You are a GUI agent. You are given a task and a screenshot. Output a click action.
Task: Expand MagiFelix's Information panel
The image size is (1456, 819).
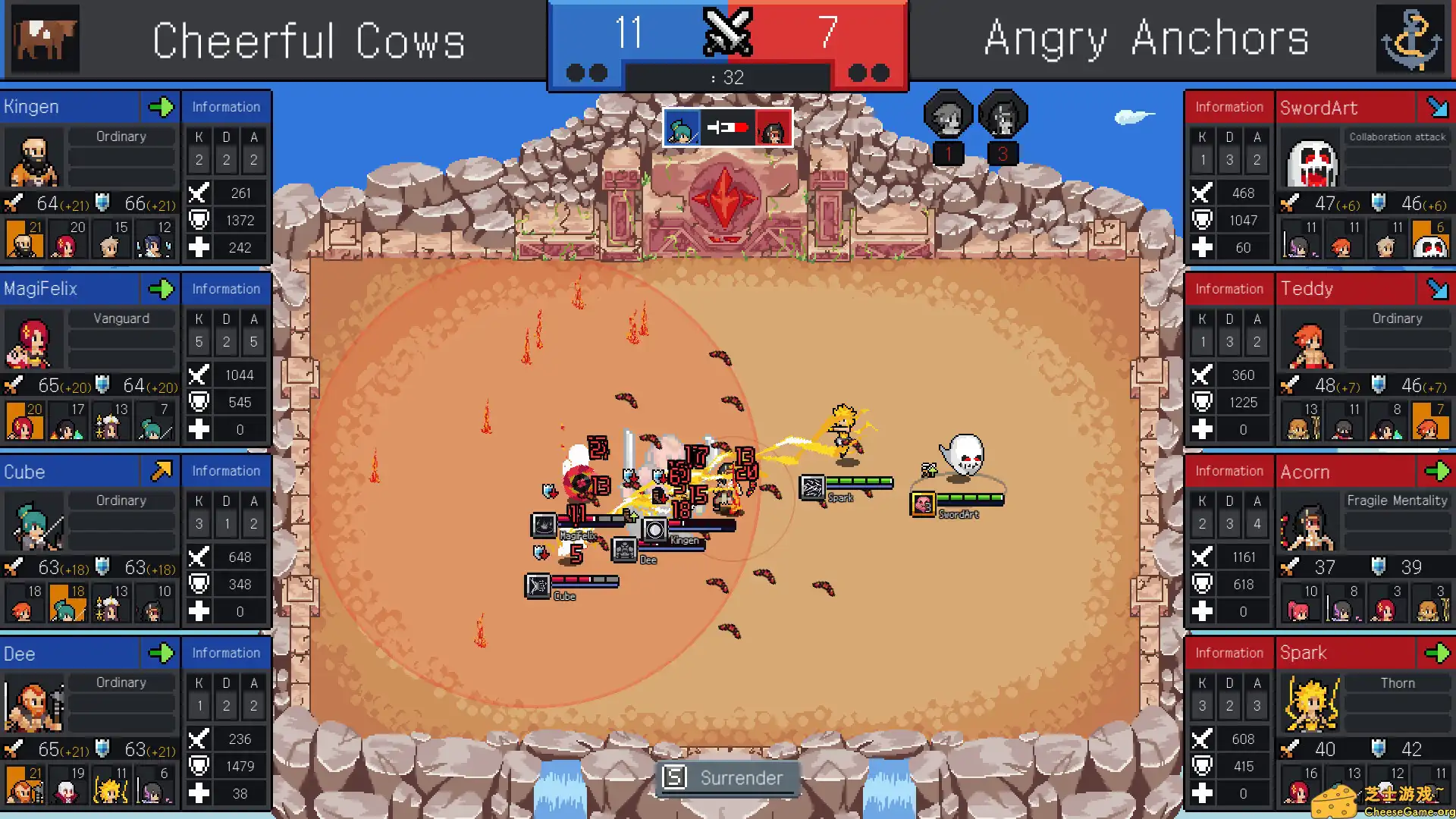pyautogui.click(x=225, y=289)
